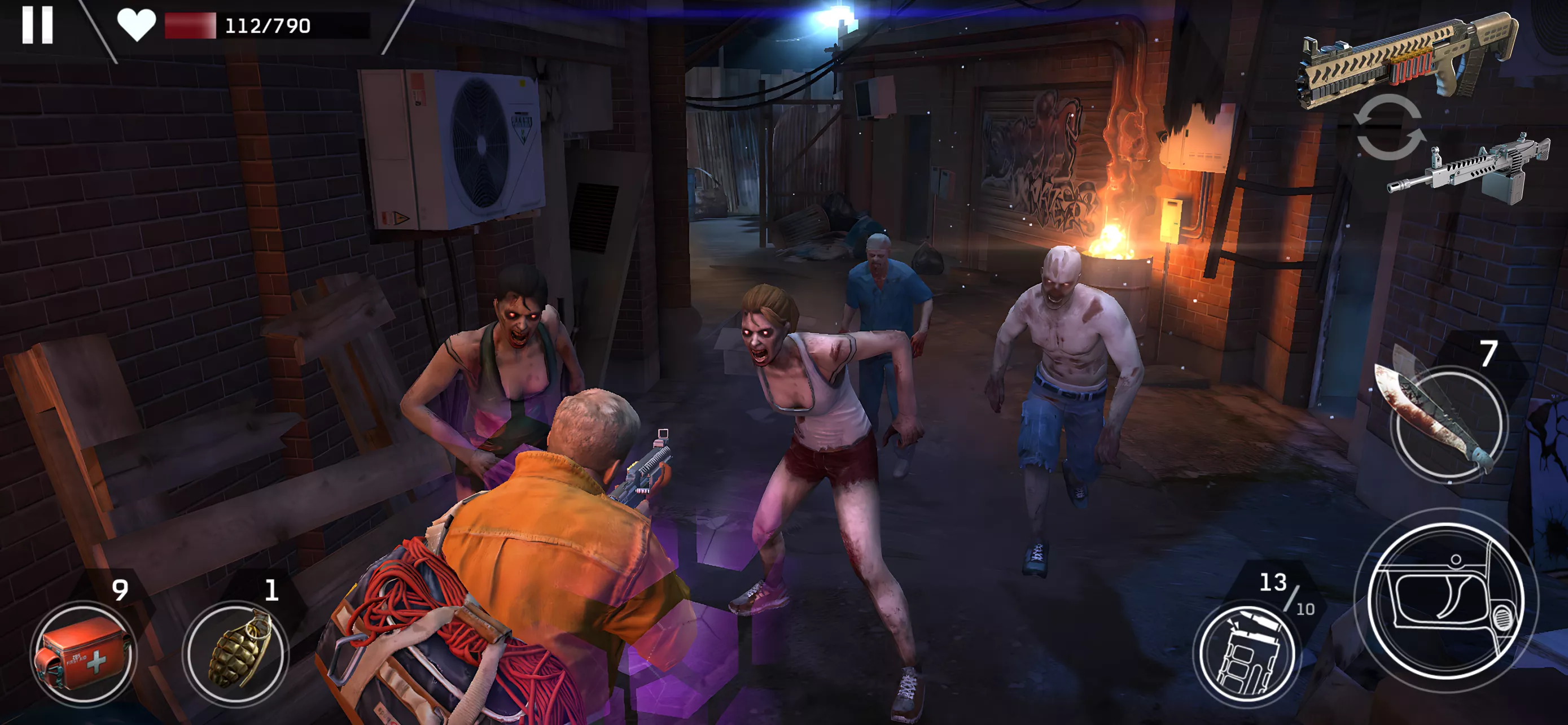Throw a grenade
The height and width of the screenshot is (725, 1568).
pos(236,654)
